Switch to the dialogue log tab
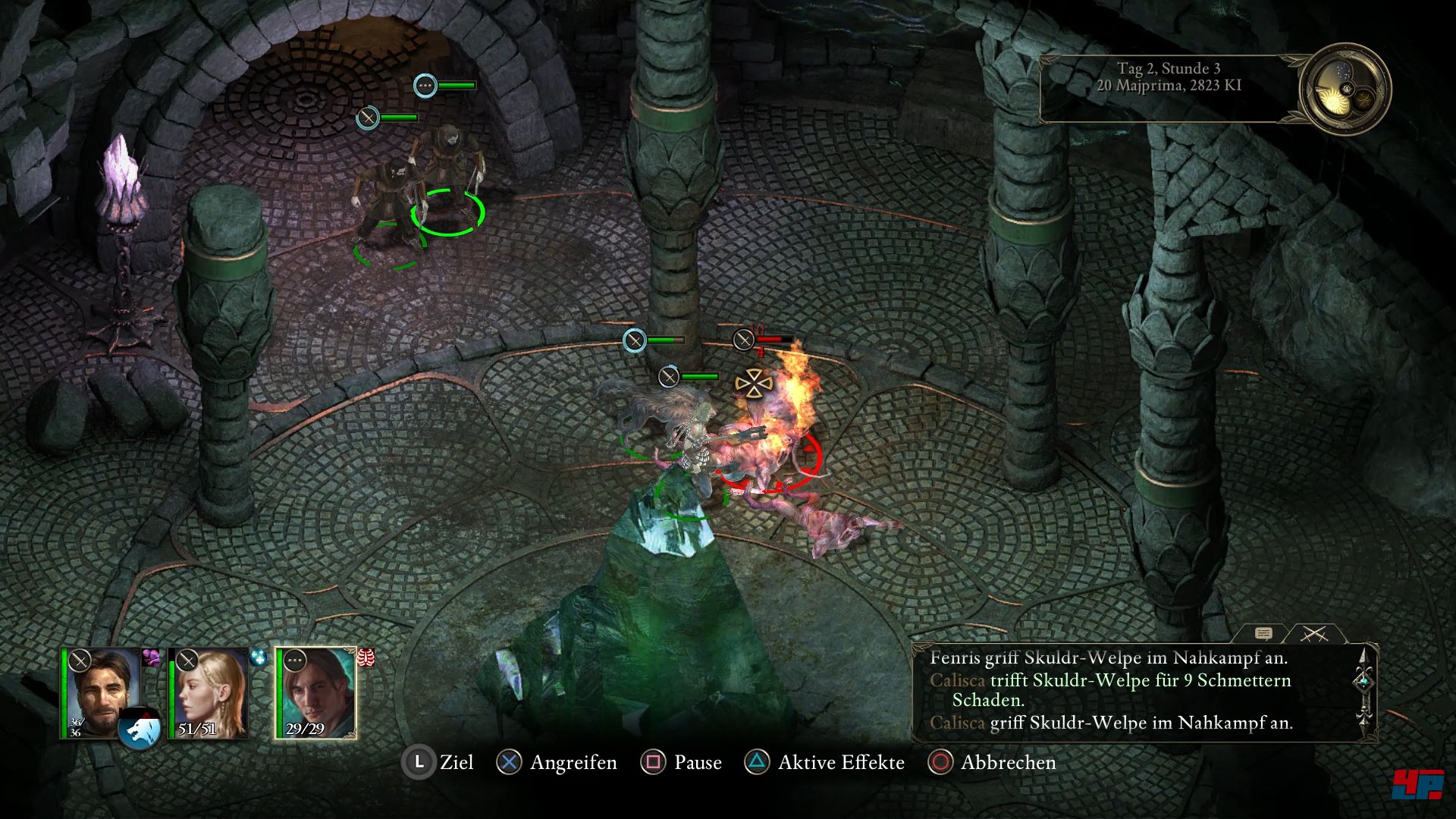1456x819 pixels. [x=1263, y=633]
